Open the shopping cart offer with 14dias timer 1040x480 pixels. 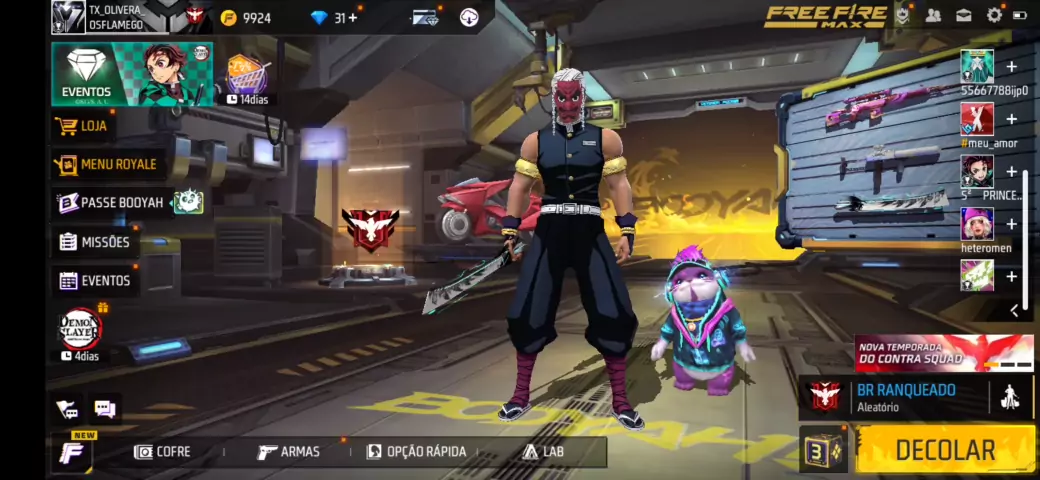point(245,76)
